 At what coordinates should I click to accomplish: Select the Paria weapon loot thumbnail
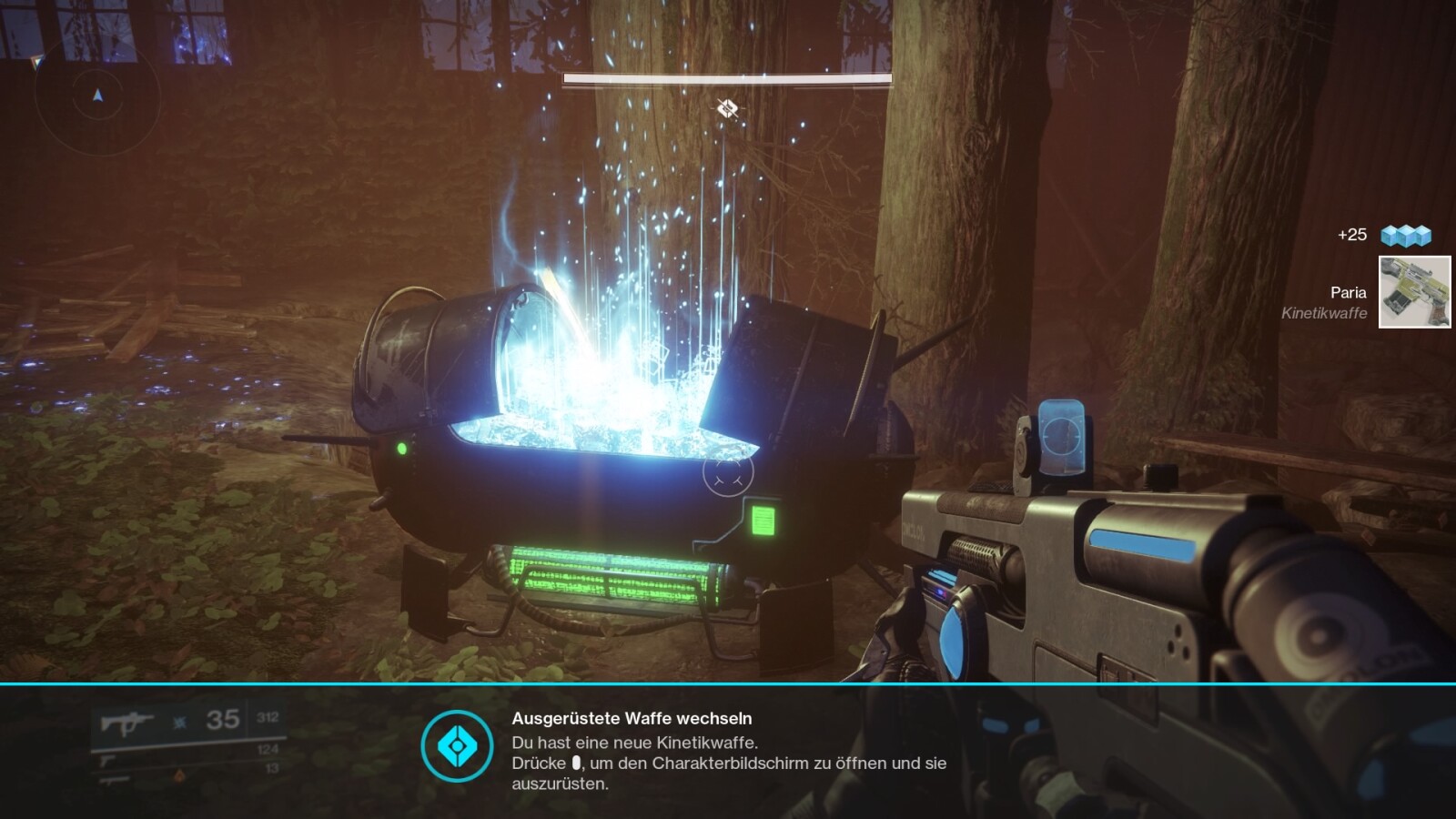pos(1414,292)
